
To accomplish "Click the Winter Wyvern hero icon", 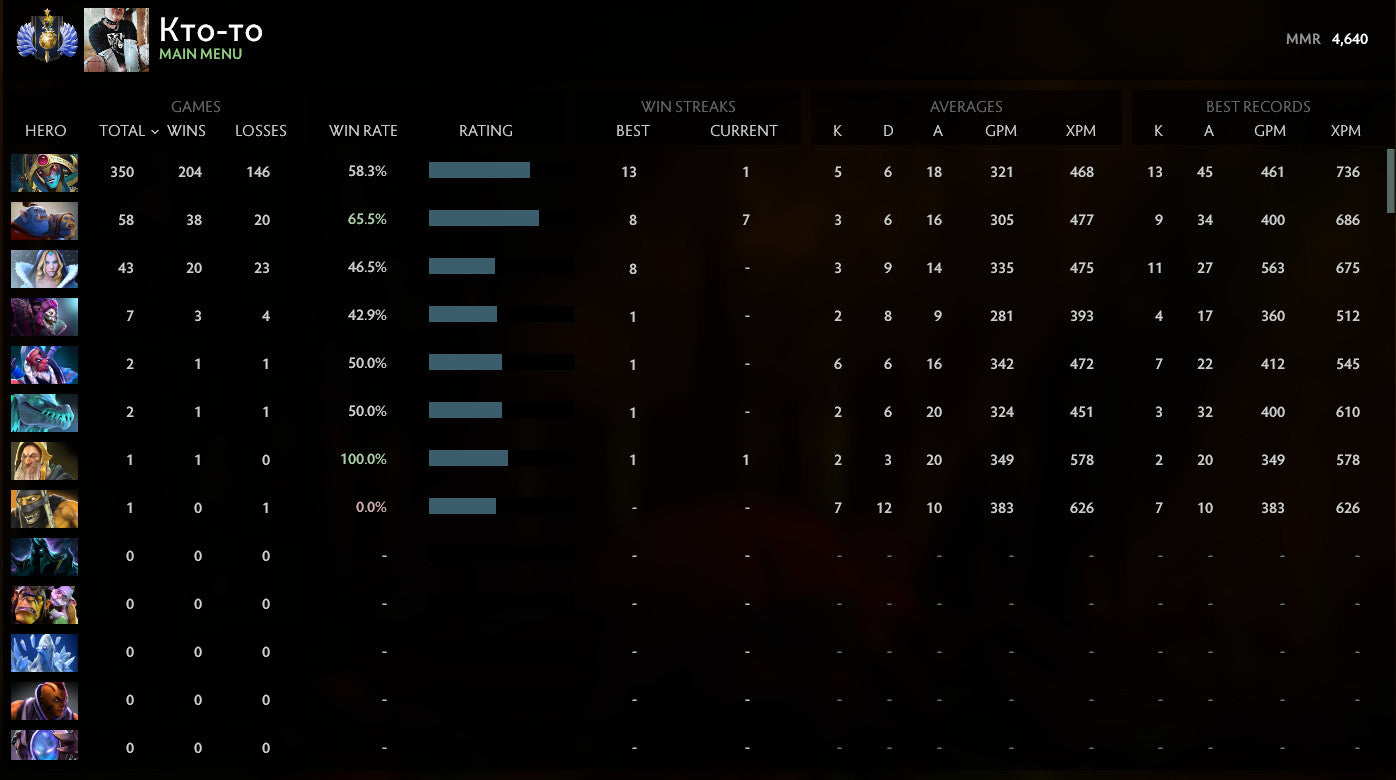I will click(x=44, y=412).
